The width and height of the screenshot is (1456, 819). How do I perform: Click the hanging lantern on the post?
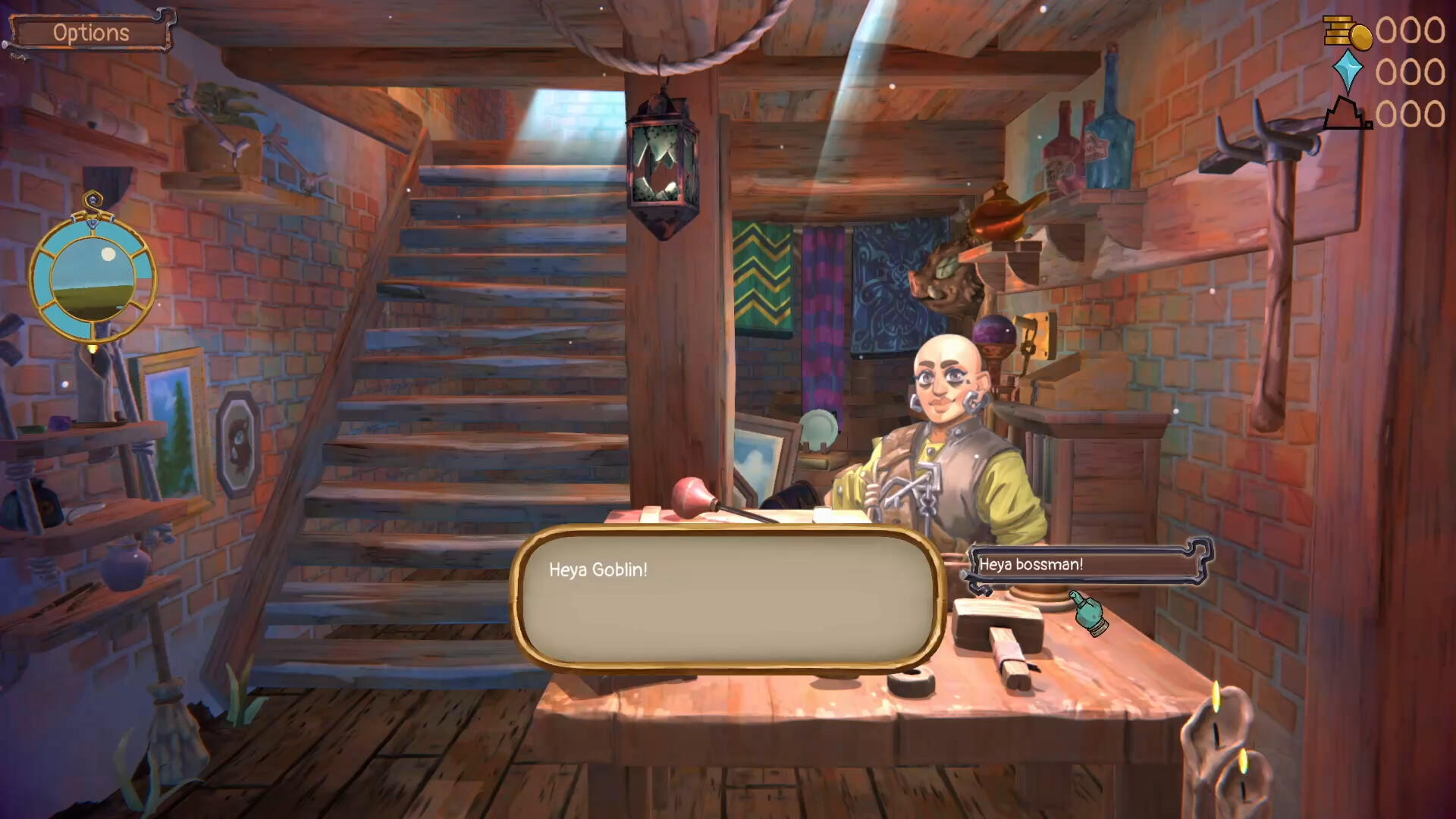click(x=662, y=163)
